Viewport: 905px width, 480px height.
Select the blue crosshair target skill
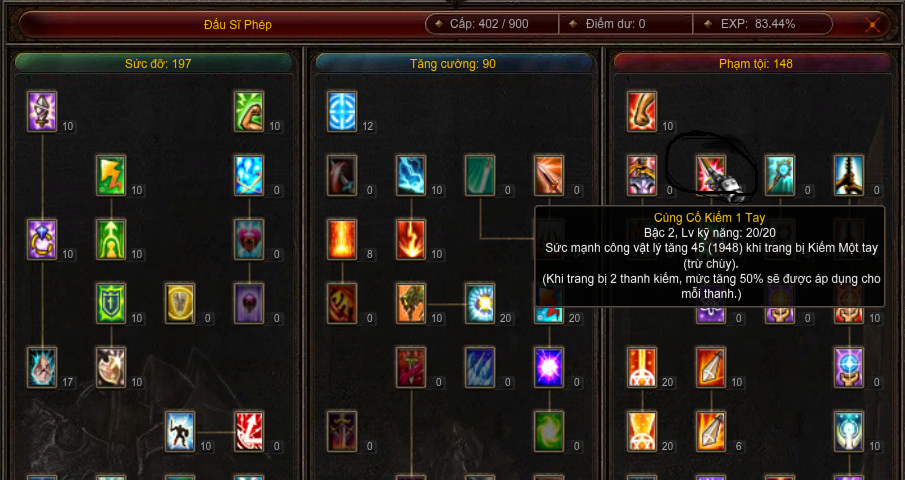point(342,111)
